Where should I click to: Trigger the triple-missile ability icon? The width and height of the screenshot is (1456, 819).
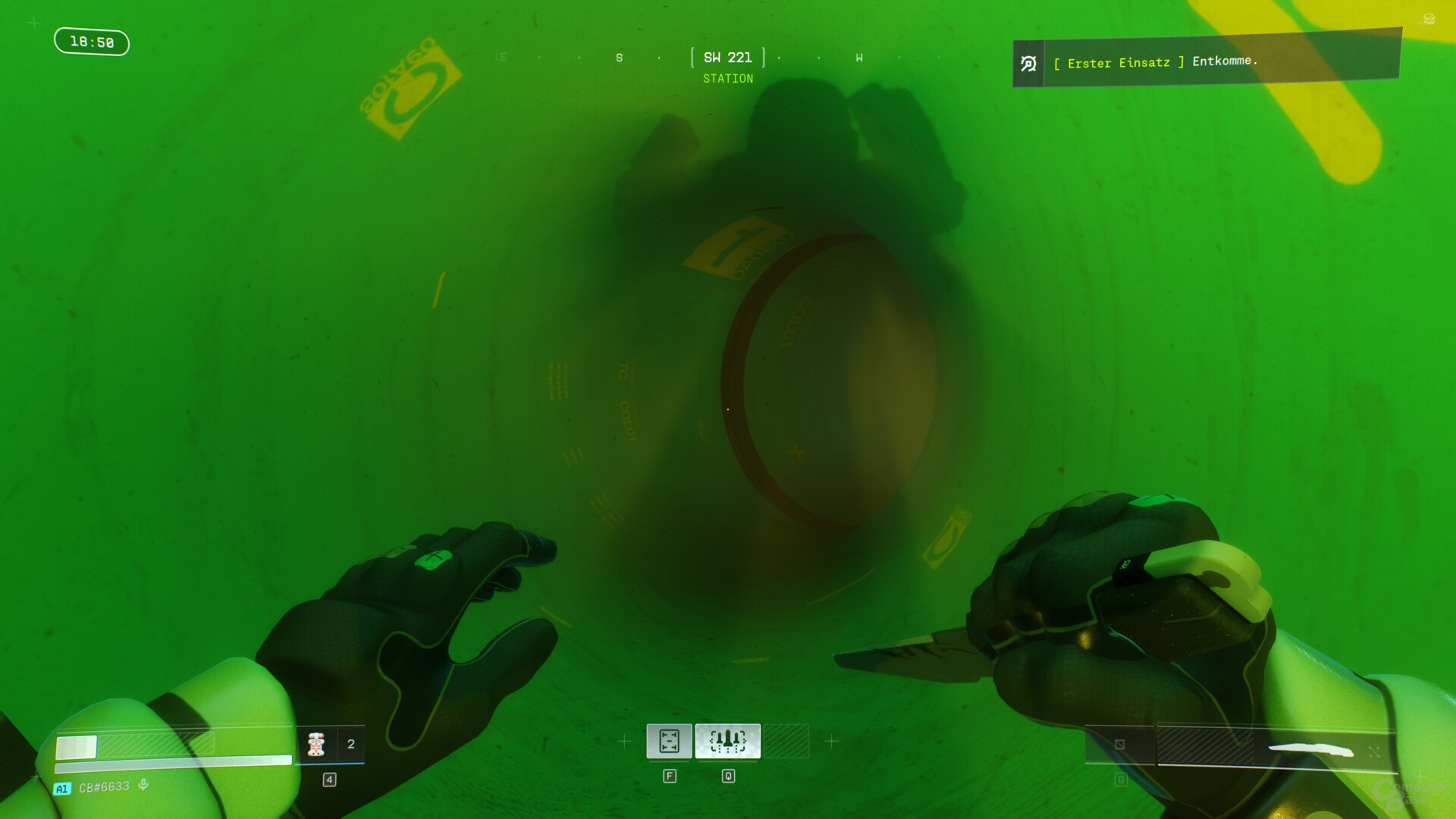pyautogui.click(x=727, y=741)
